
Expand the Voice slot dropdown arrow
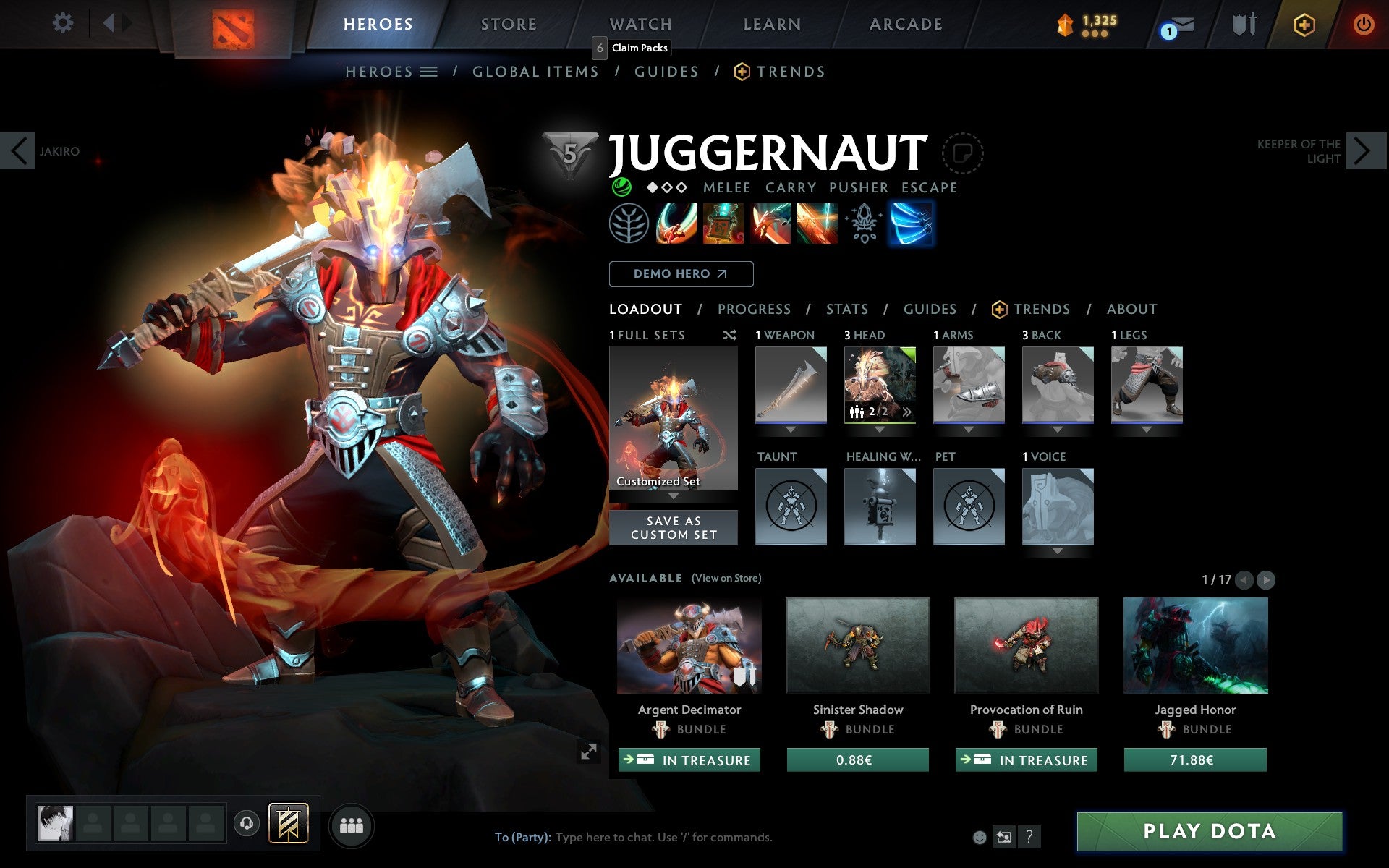click(x=1057, y=551)
